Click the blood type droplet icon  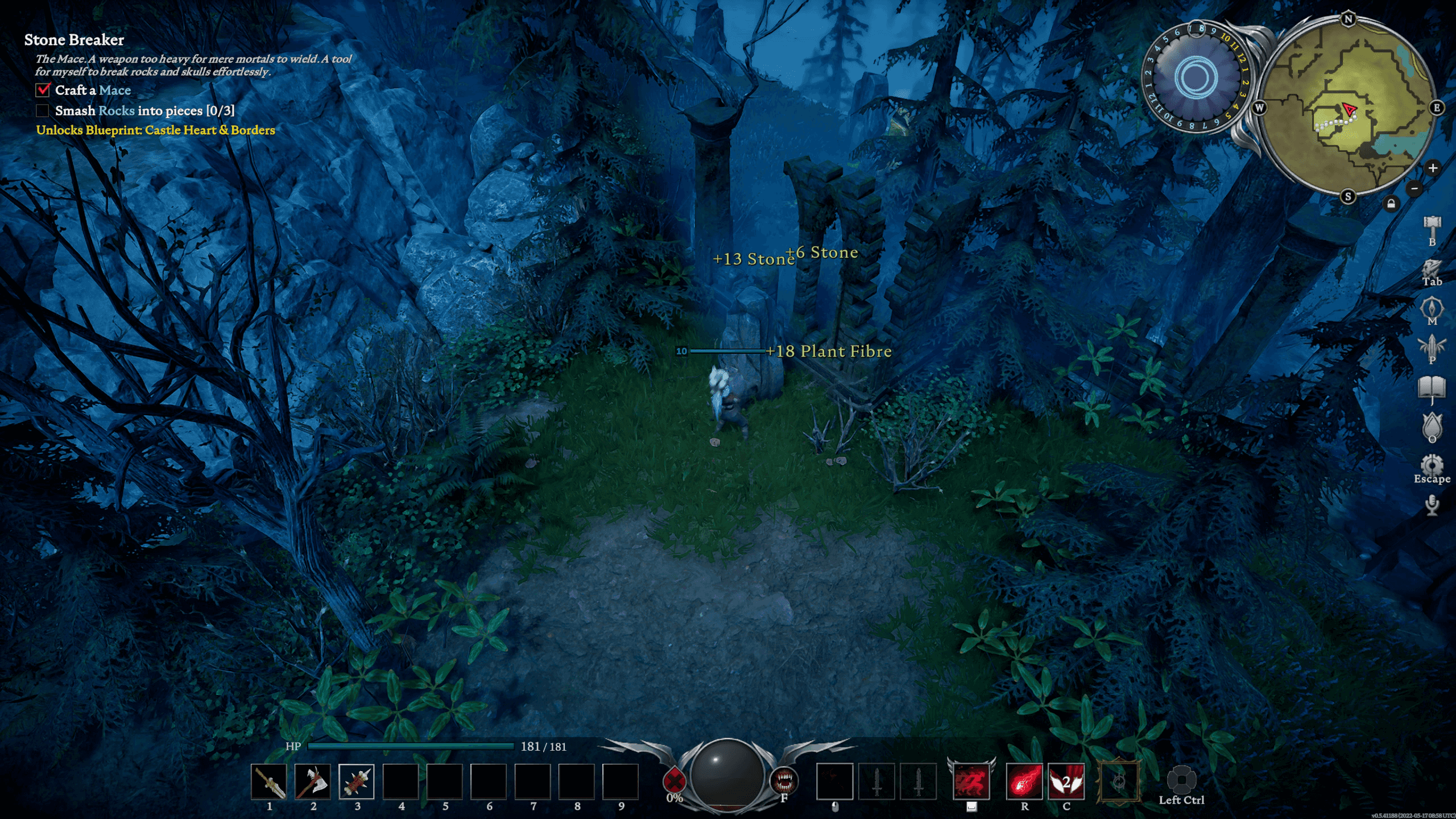[675, 780]
